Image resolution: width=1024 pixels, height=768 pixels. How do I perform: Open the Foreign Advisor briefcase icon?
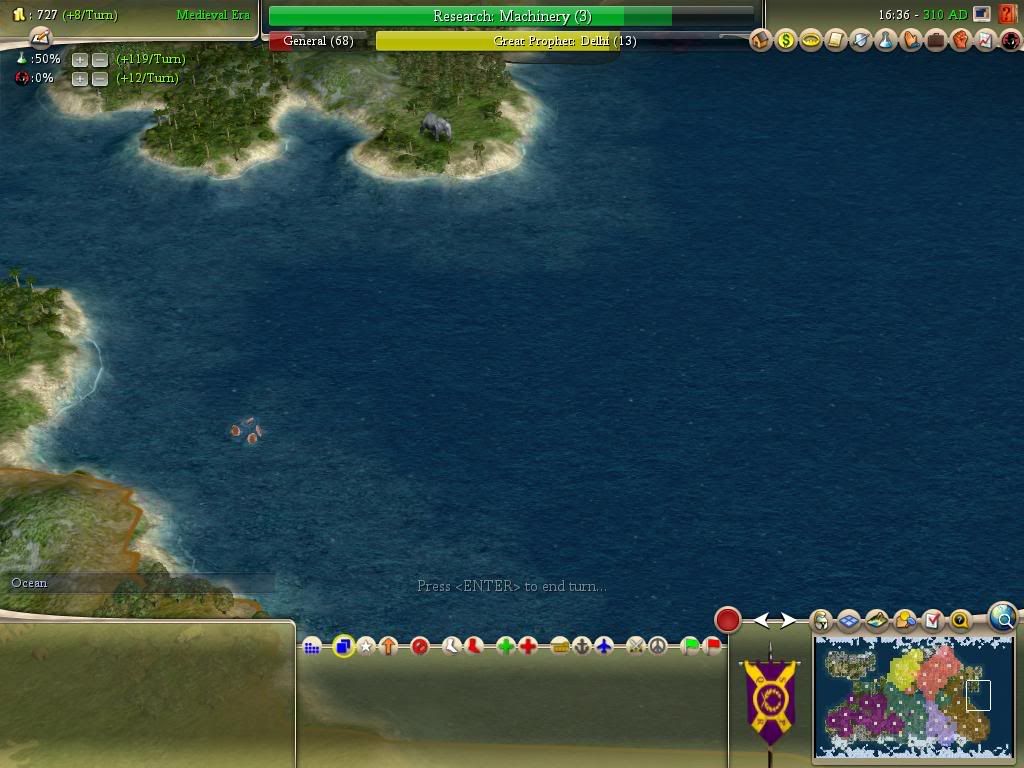click(935, 41)
